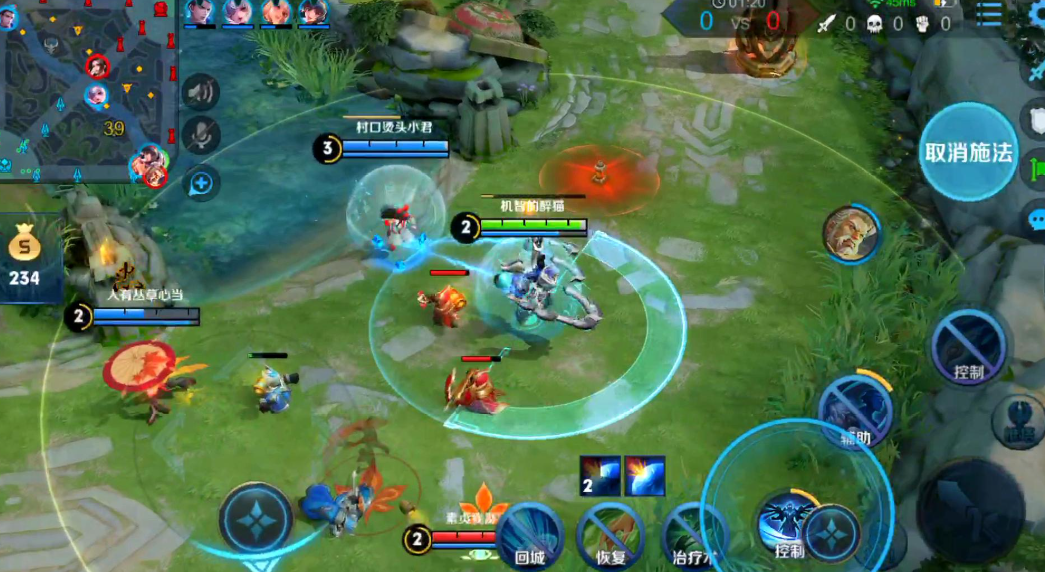Screen dimensions: 1045x572
Task: Toggle the muted microphone icon
Action: (201, 135)
